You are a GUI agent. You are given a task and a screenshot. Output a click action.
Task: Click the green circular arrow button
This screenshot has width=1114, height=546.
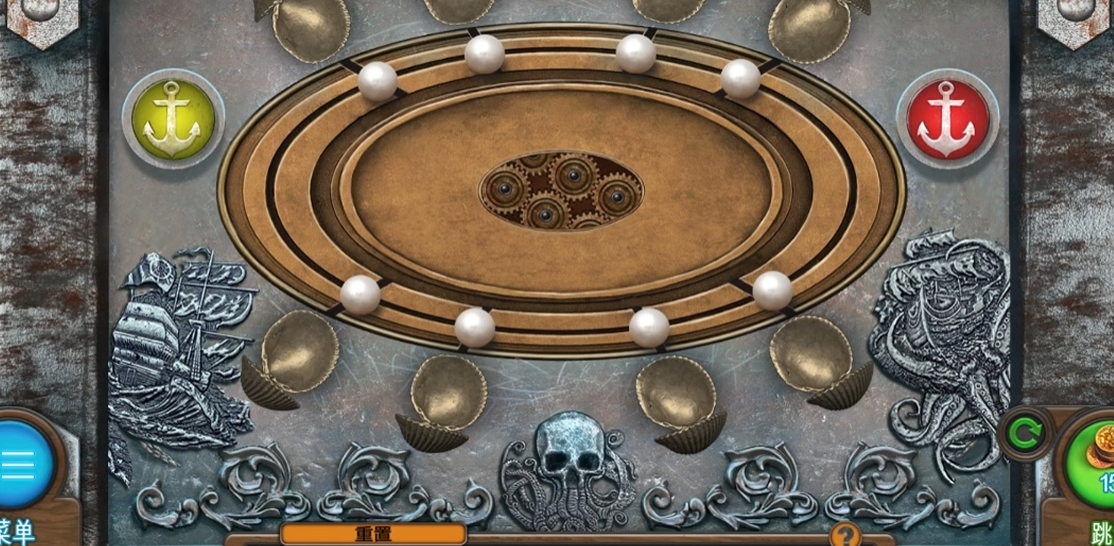coord(1025,433)
